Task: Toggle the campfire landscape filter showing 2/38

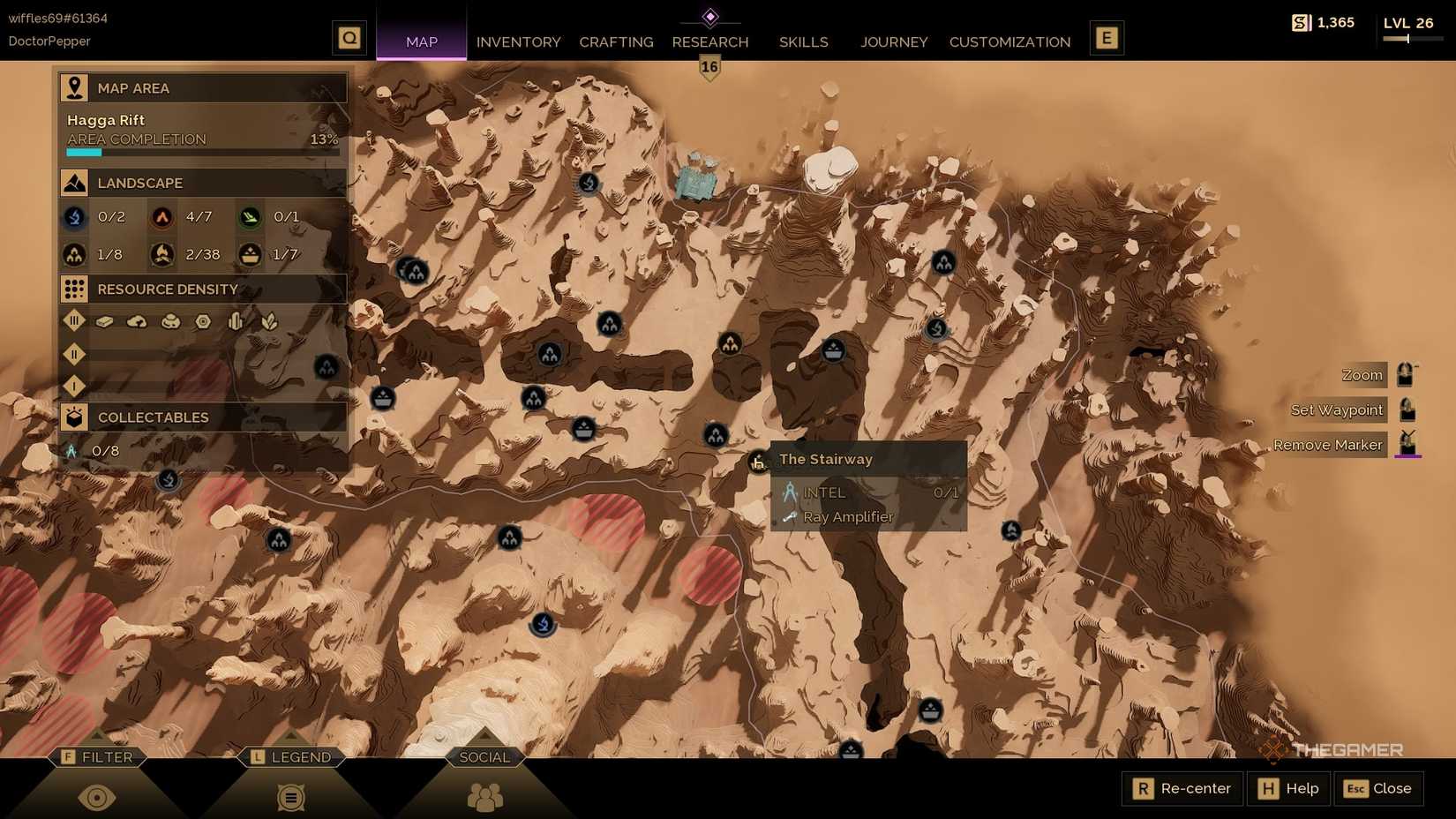Action: pyautogui.click(x=162, y=255)
